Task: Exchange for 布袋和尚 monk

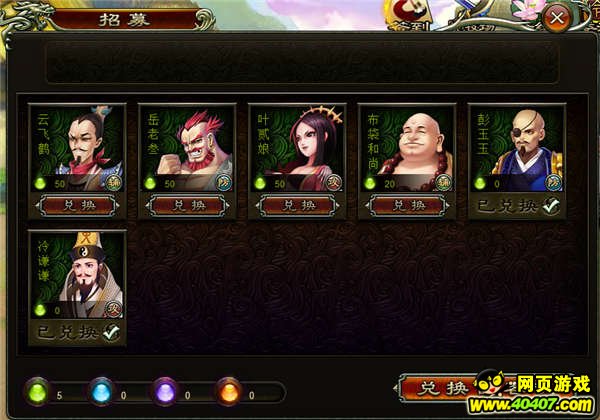Action: (405, 205)
